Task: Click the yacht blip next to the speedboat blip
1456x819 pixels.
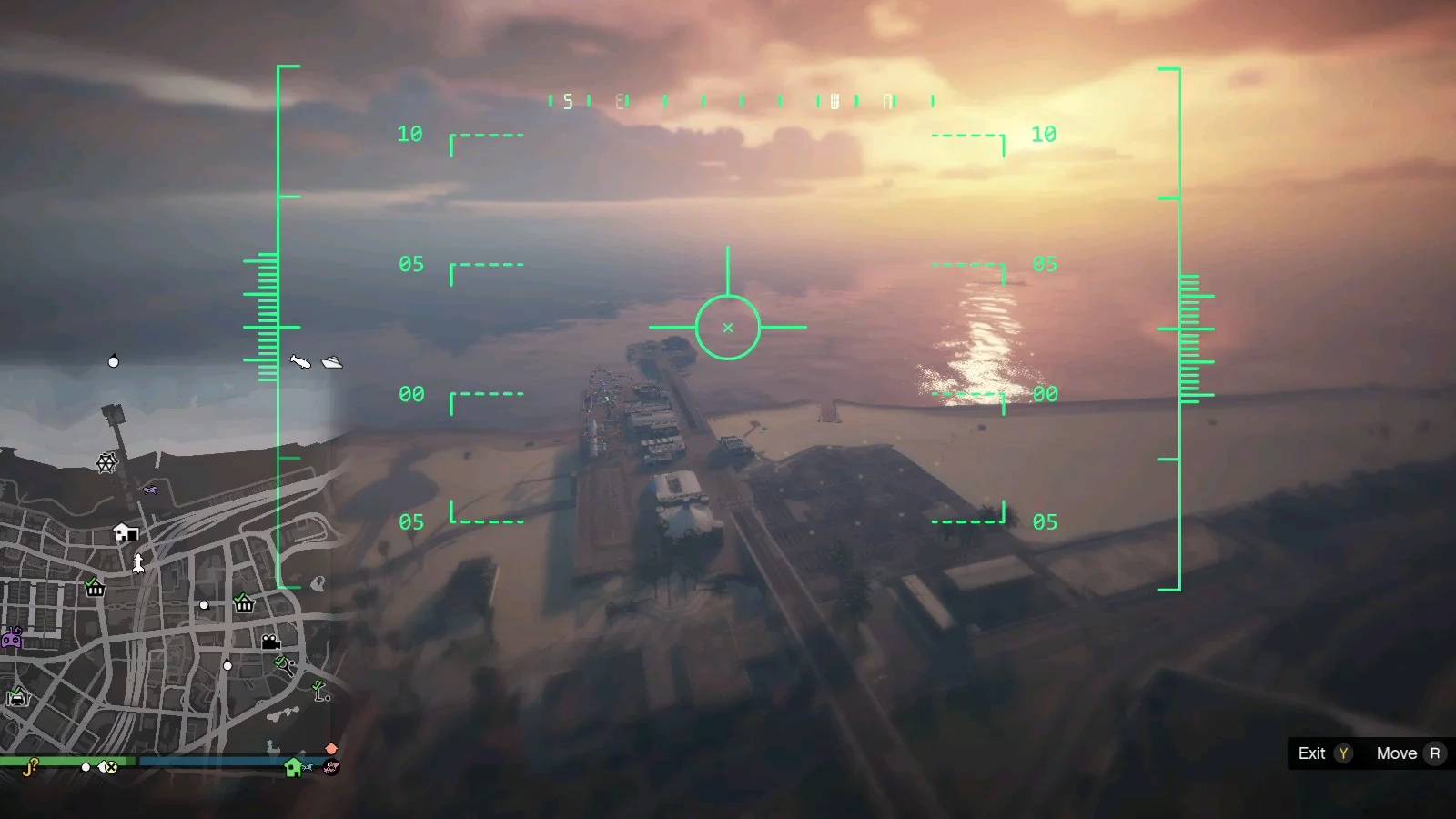Action: [x=330, y=362]
